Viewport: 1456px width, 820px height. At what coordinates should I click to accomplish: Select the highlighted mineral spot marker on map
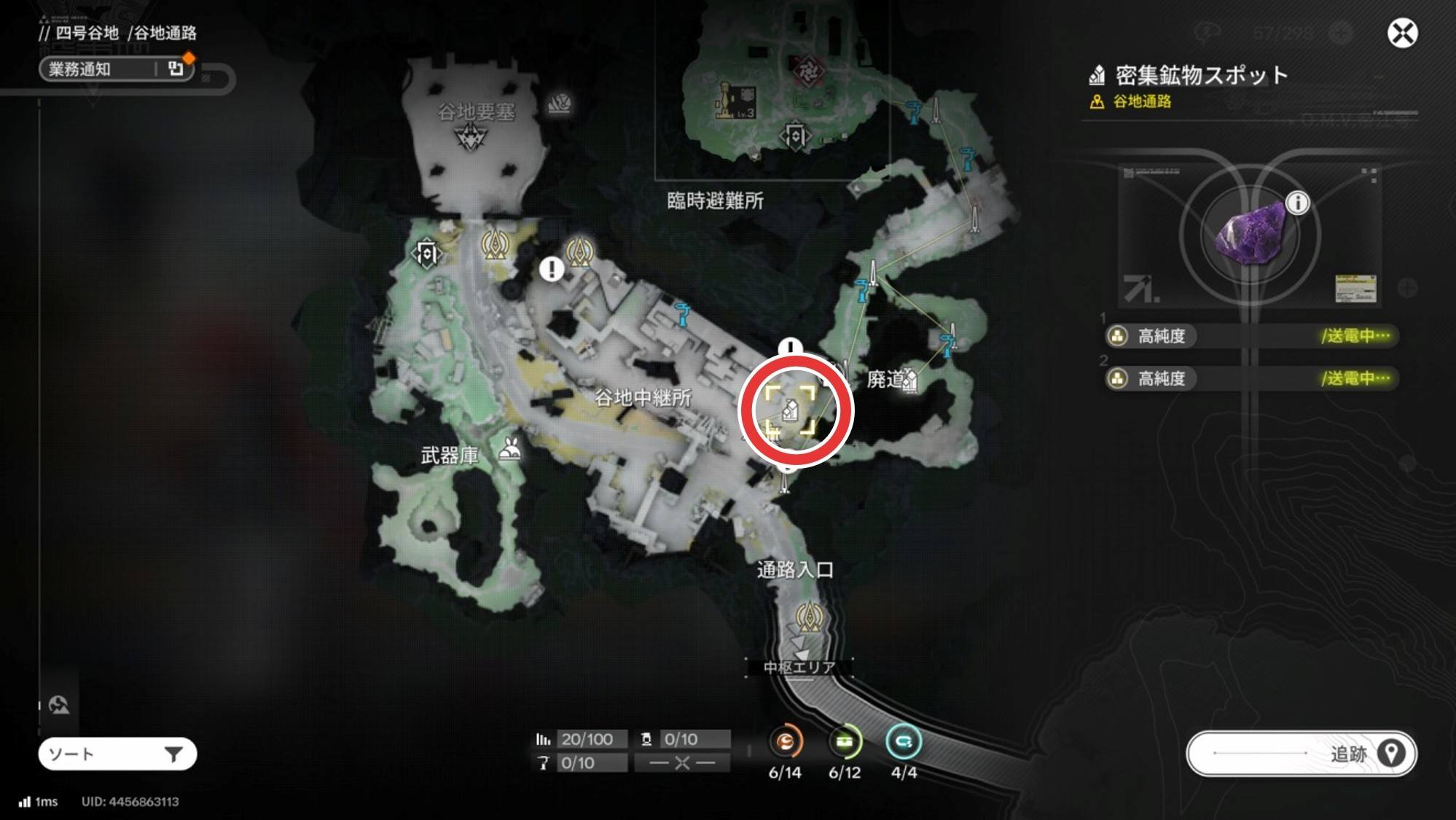pos(791,410)
